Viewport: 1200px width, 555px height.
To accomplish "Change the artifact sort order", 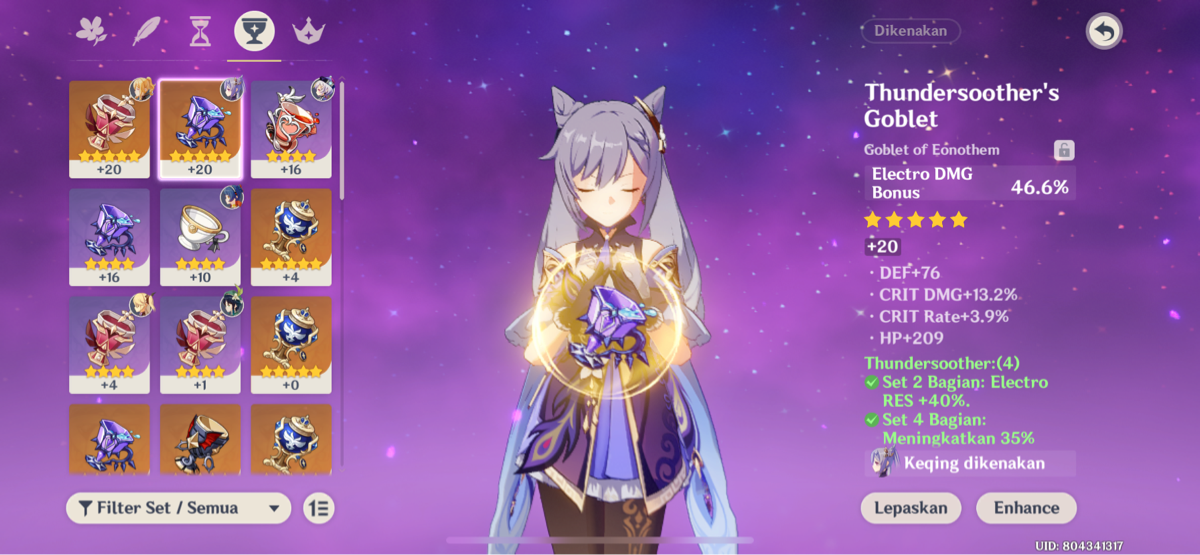I will pyautogui.click(x=318, y=508).
